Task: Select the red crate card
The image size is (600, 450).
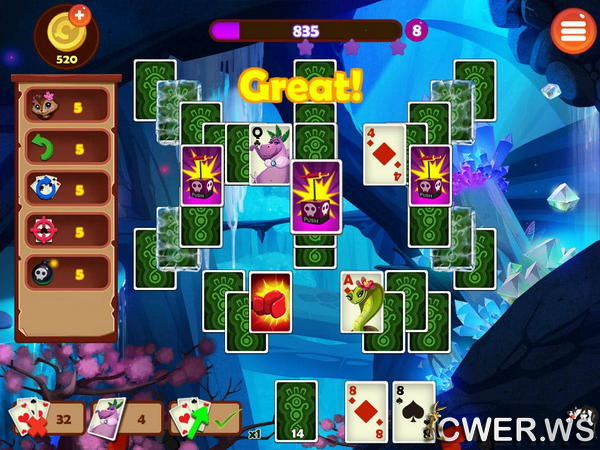Action: 270,302
